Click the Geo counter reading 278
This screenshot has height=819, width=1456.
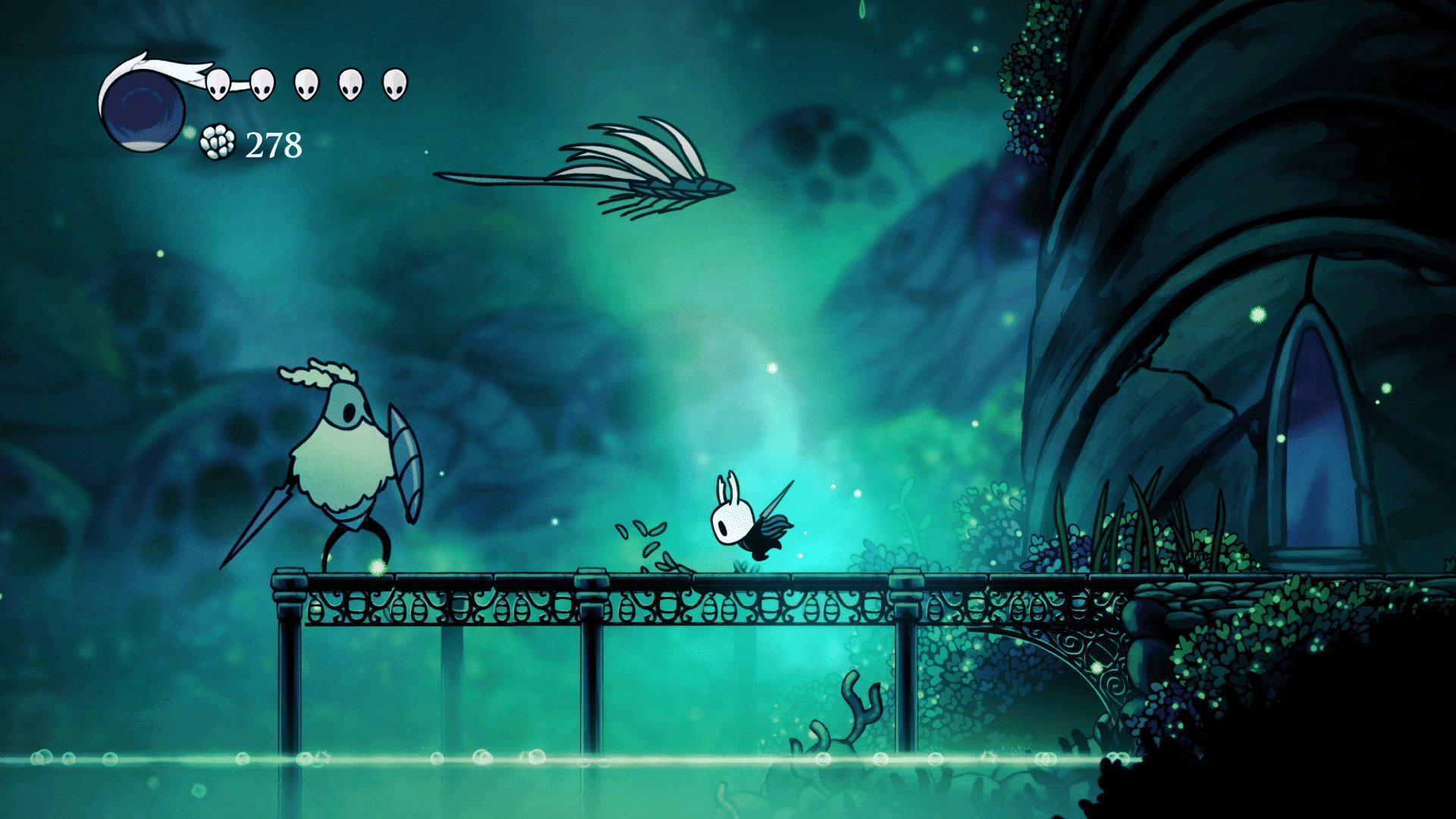[273, 143]
